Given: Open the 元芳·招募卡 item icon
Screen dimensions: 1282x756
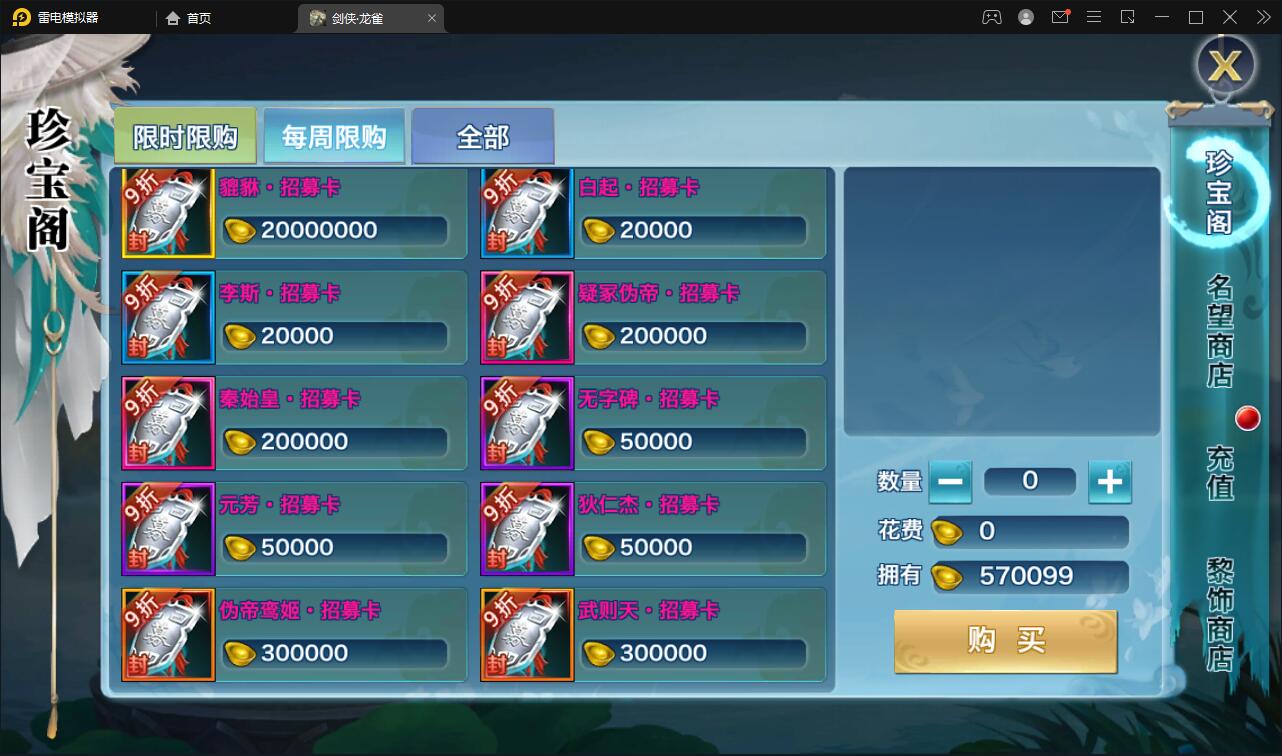Looking at the screenshot, I should coord(168,529).
